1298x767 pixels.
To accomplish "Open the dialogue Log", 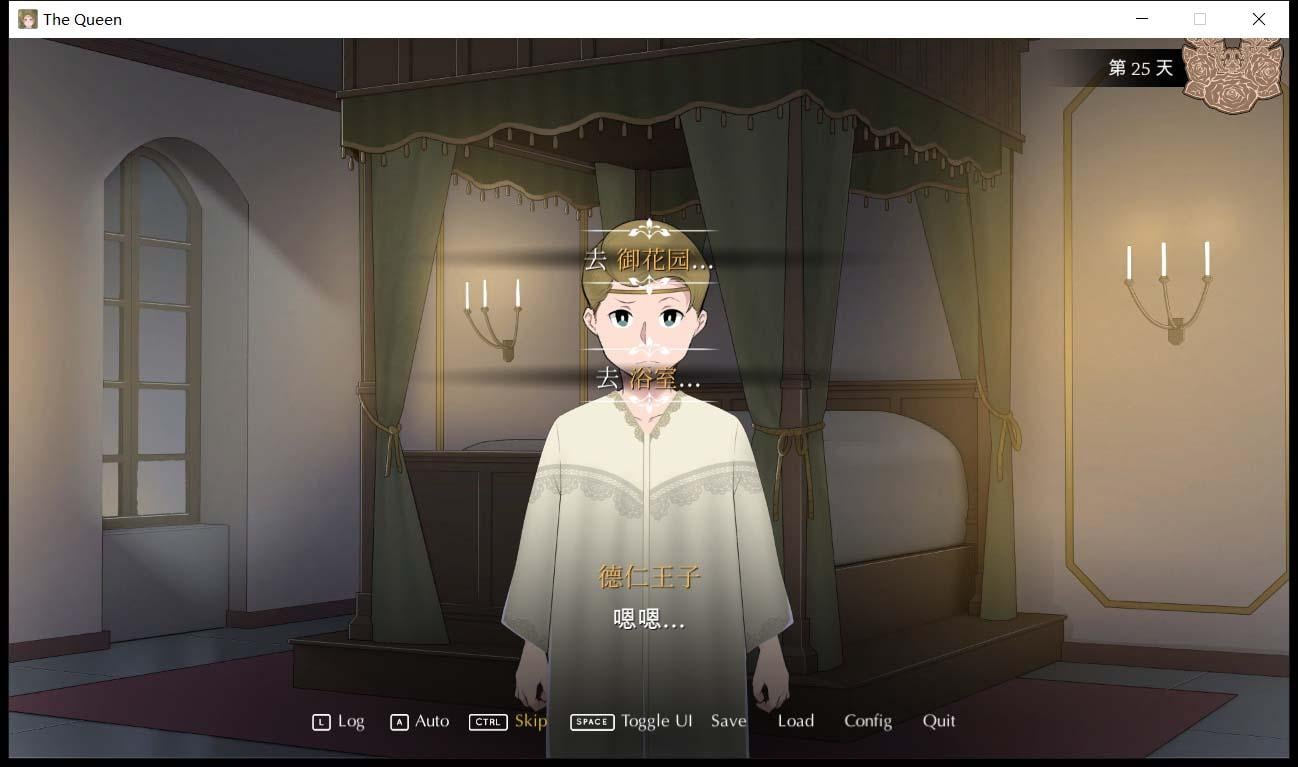I will (350, 721).
